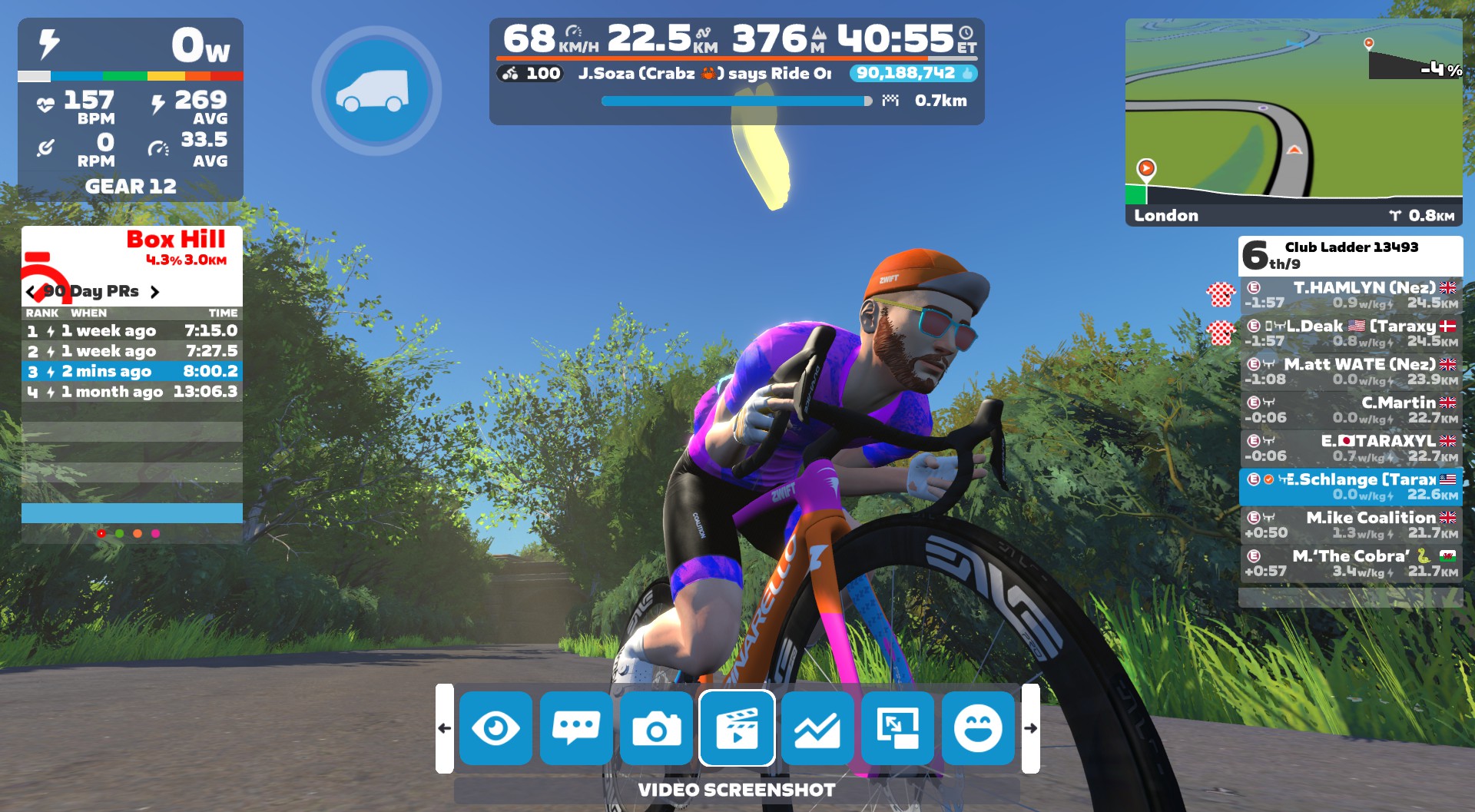This screenshot has width=1475, height=812.
Task: Take a screenshot with the camera button
Action: (656, 728)
